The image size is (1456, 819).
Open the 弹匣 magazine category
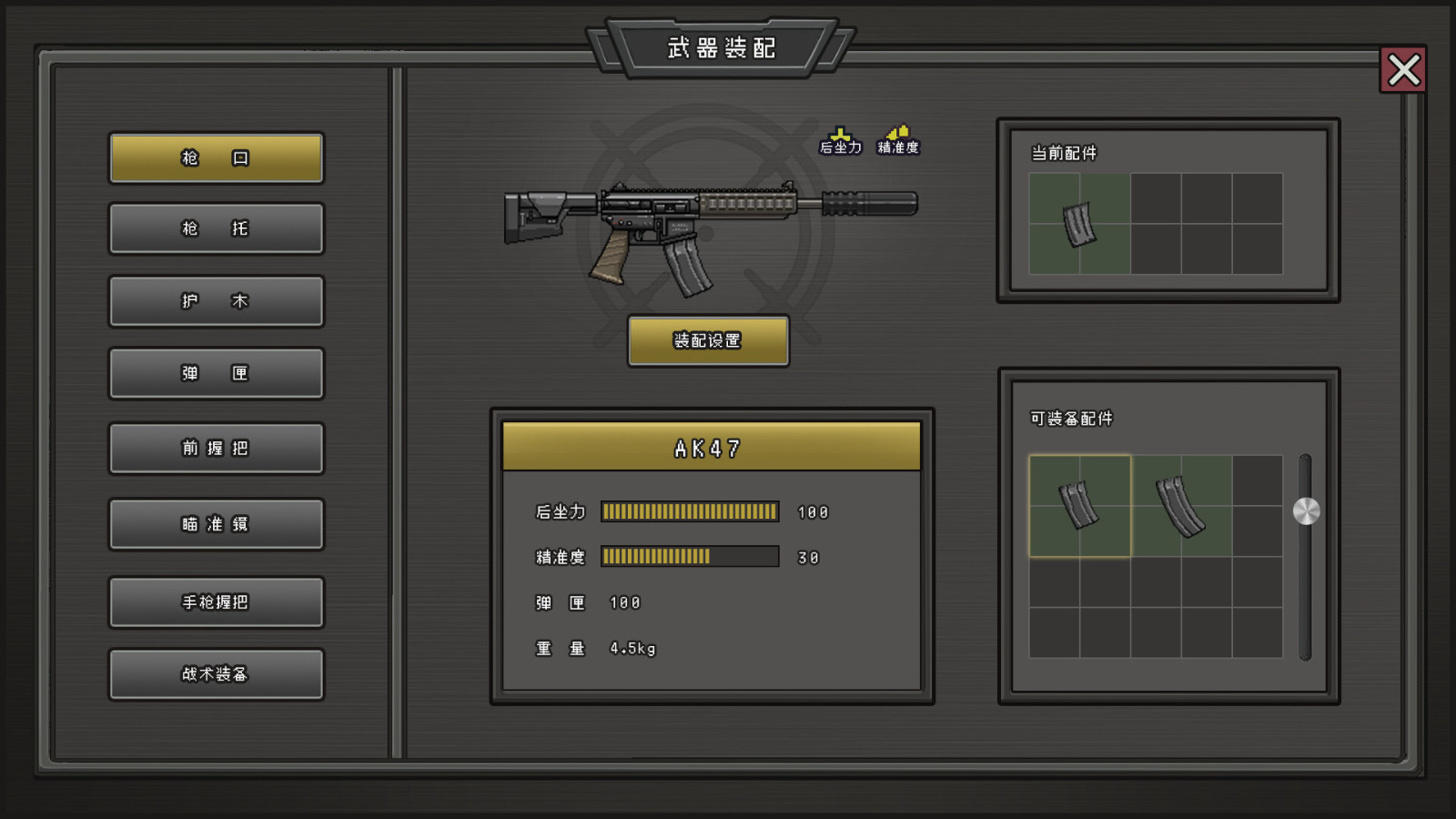coord(216,373)
